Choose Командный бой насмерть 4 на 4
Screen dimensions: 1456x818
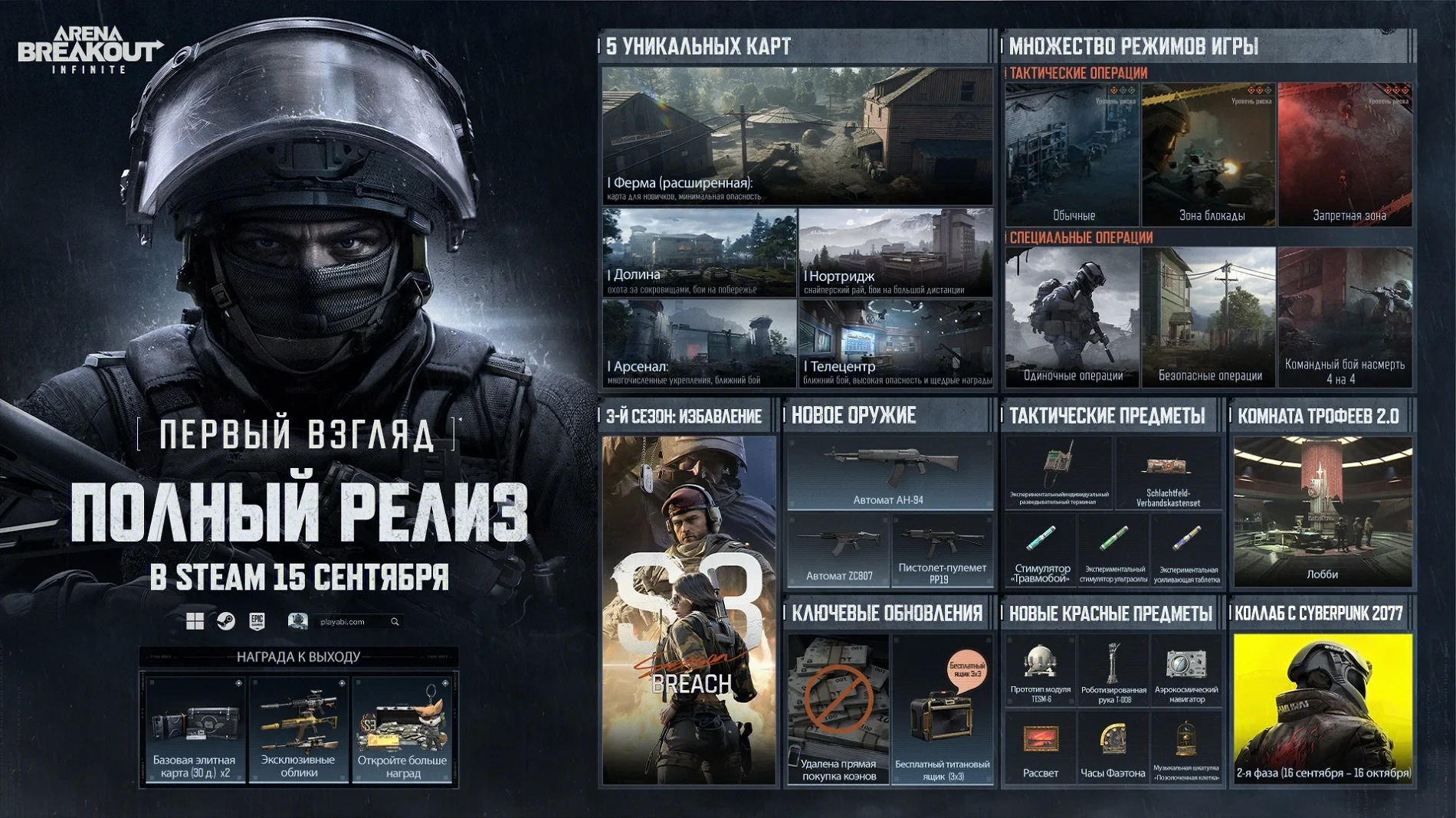(x=1345, y=316)
